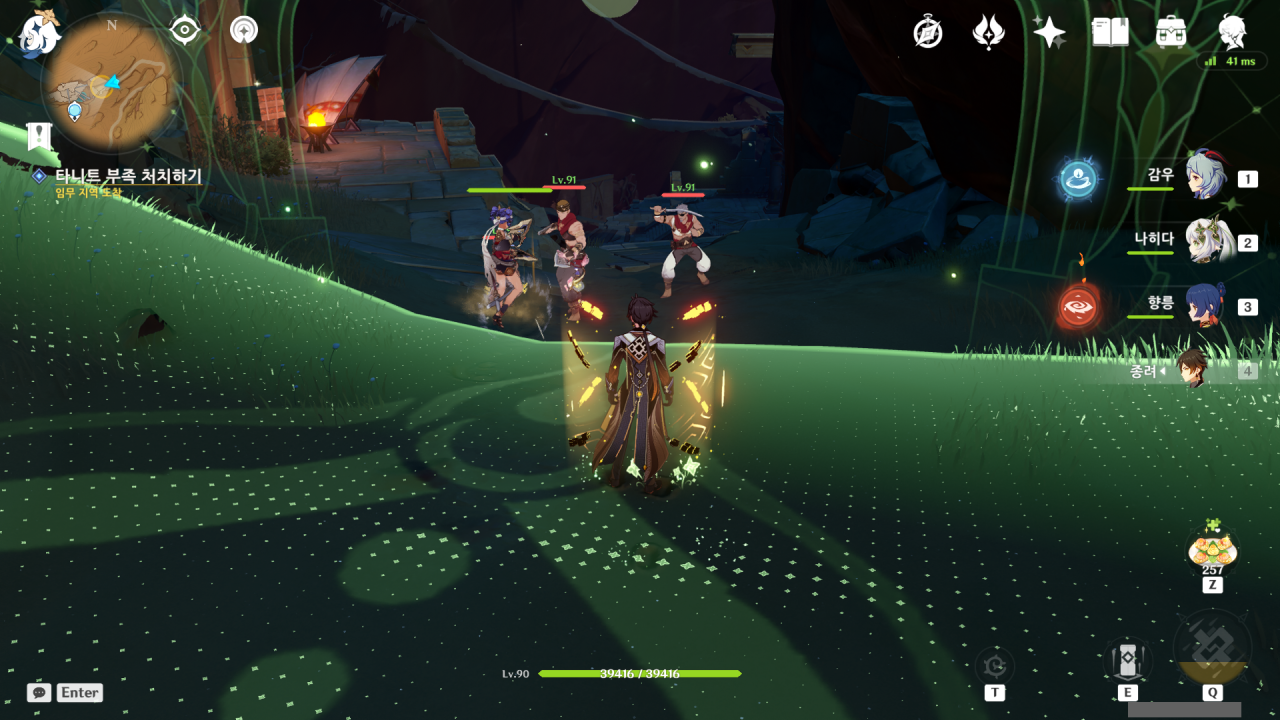Use the food dish quick-item
The width and height of the screenshot is (1280, 720).
[1212, 551]
